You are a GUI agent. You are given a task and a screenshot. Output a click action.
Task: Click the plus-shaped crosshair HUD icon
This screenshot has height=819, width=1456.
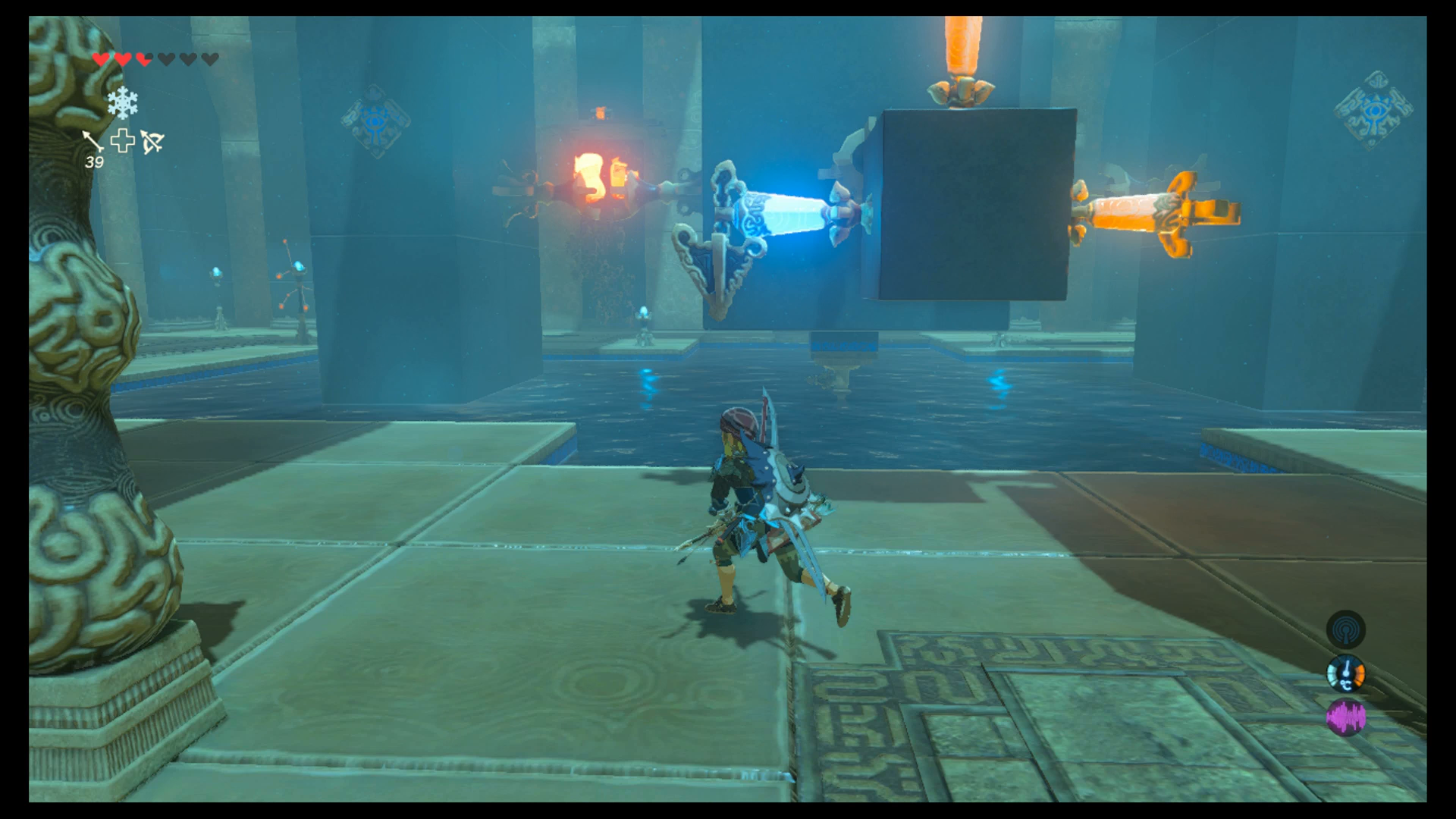coord(123,143)
